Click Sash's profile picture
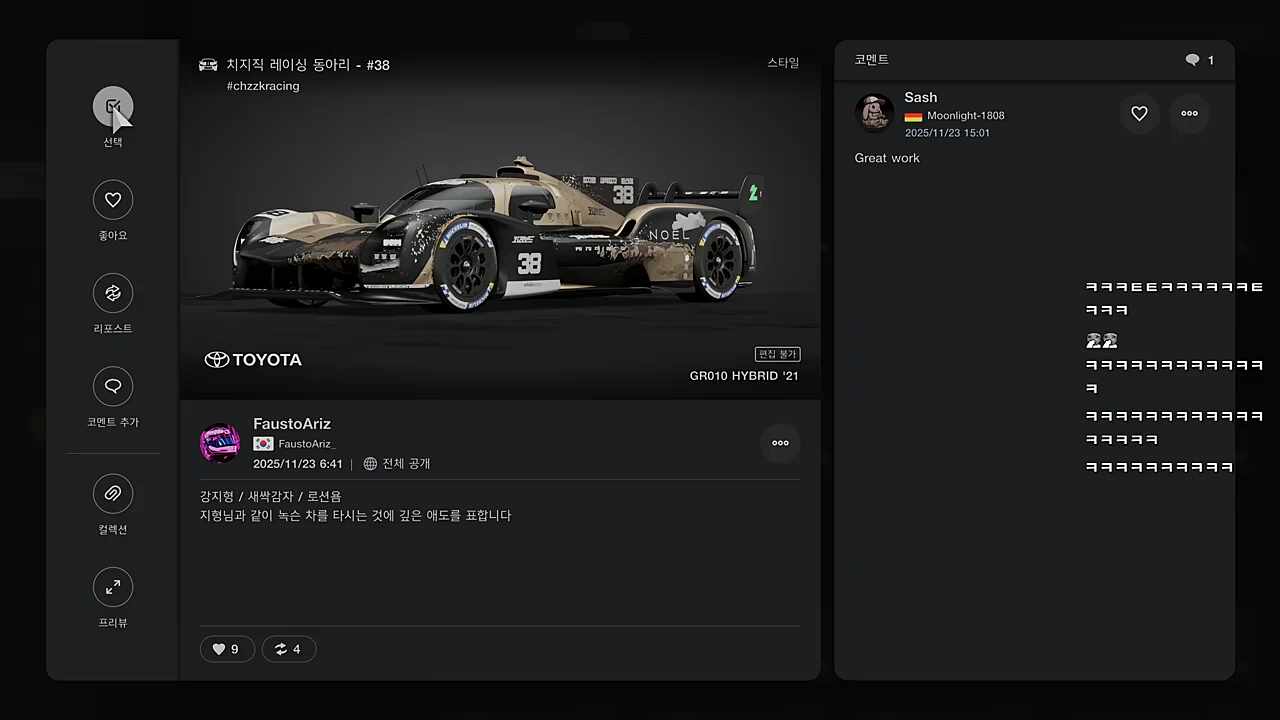 [874, 112]
